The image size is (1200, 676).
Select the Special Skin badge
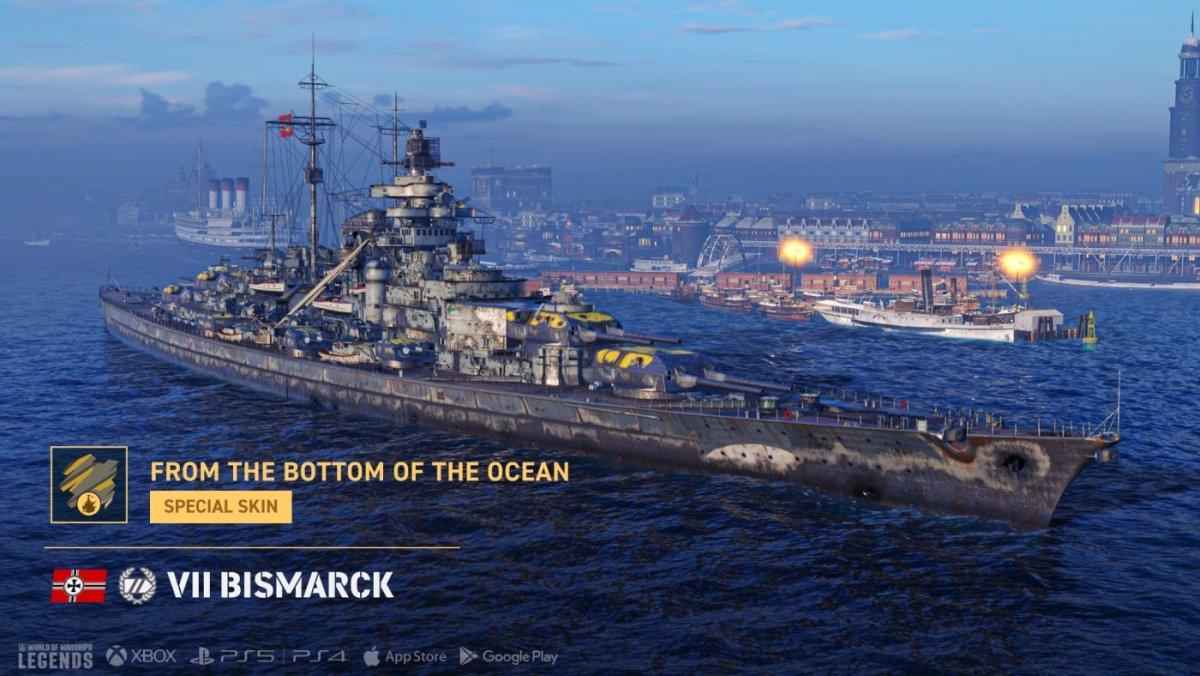pos(221,507)
